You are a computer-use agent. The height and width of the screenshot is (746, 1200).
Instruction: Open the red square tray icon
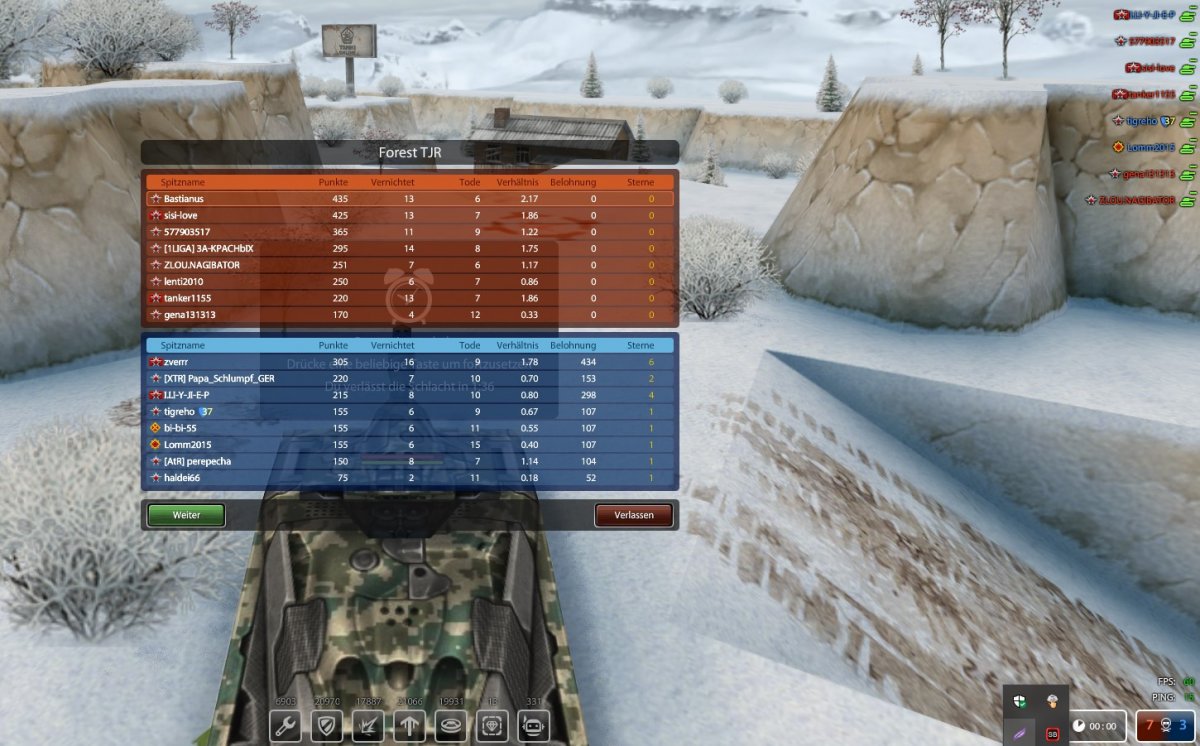coord(1052,733)
